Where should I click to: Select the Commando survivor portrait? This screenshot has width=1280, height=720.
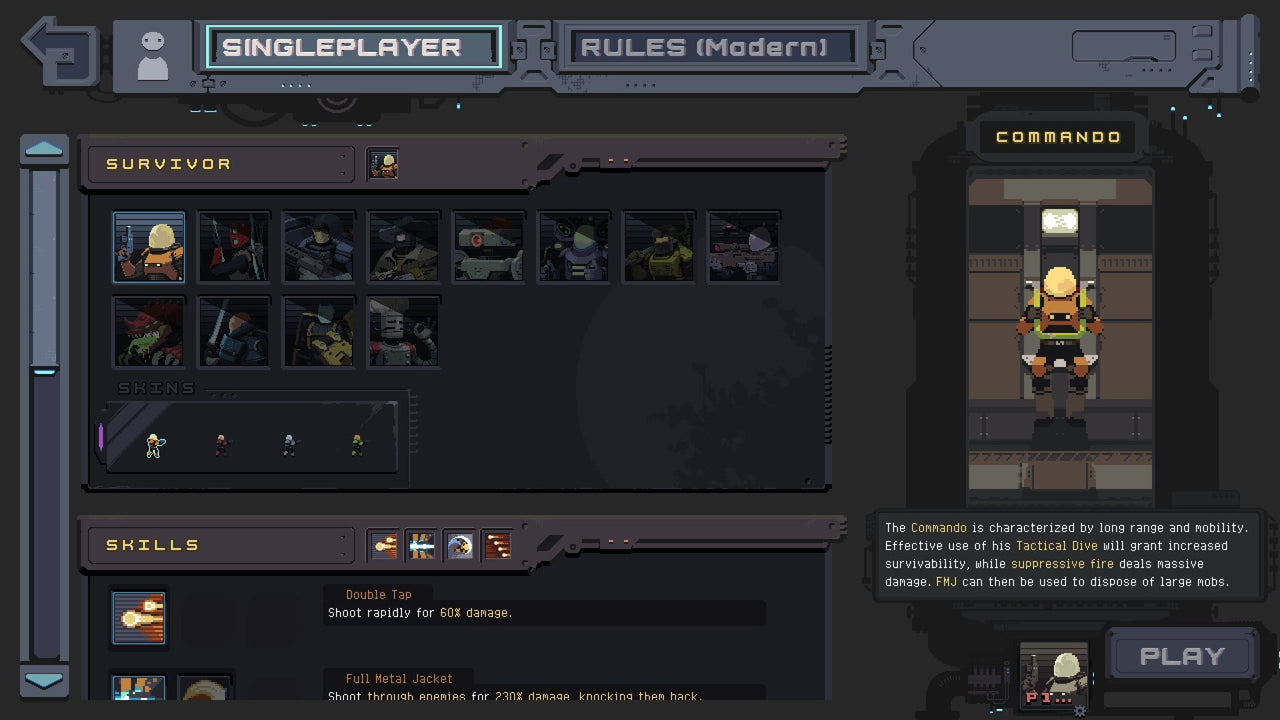[x=148, y=246]
